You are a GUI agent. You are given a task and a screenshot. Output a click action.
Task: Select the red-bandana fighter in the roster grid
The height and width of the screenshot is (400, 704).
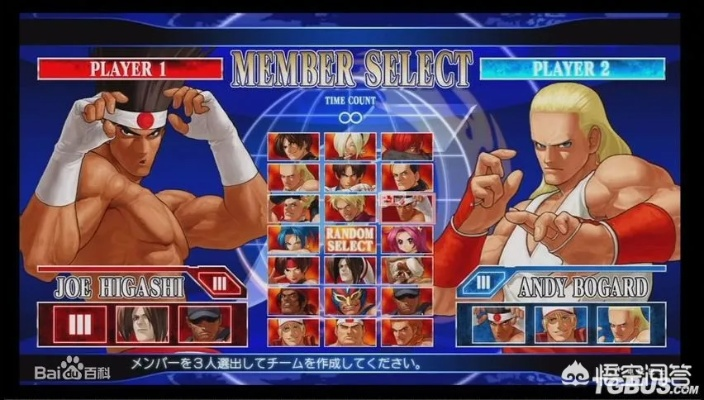pos(293,270)
